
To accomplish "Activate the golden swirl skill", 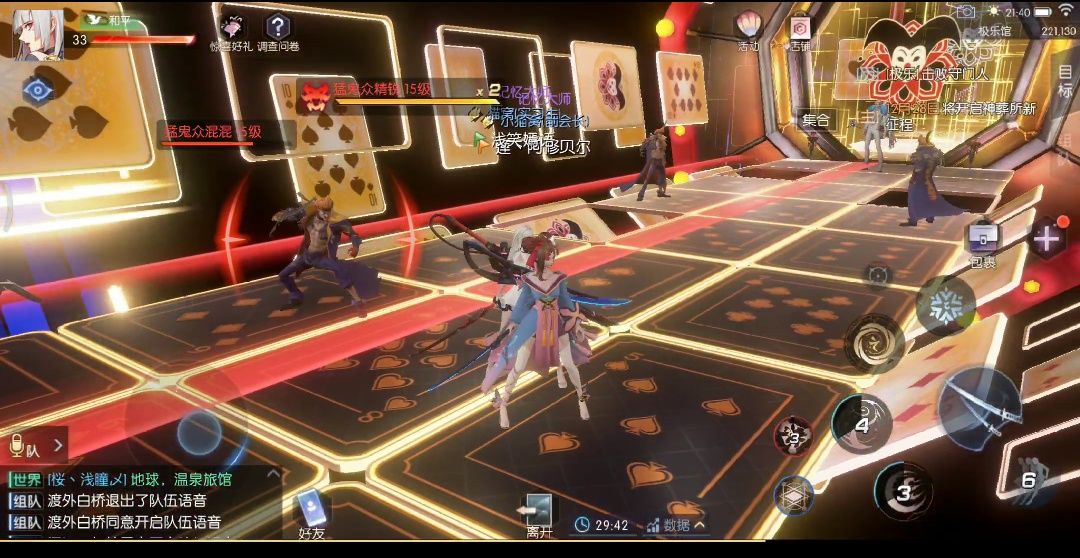I will tap(873, 341).
